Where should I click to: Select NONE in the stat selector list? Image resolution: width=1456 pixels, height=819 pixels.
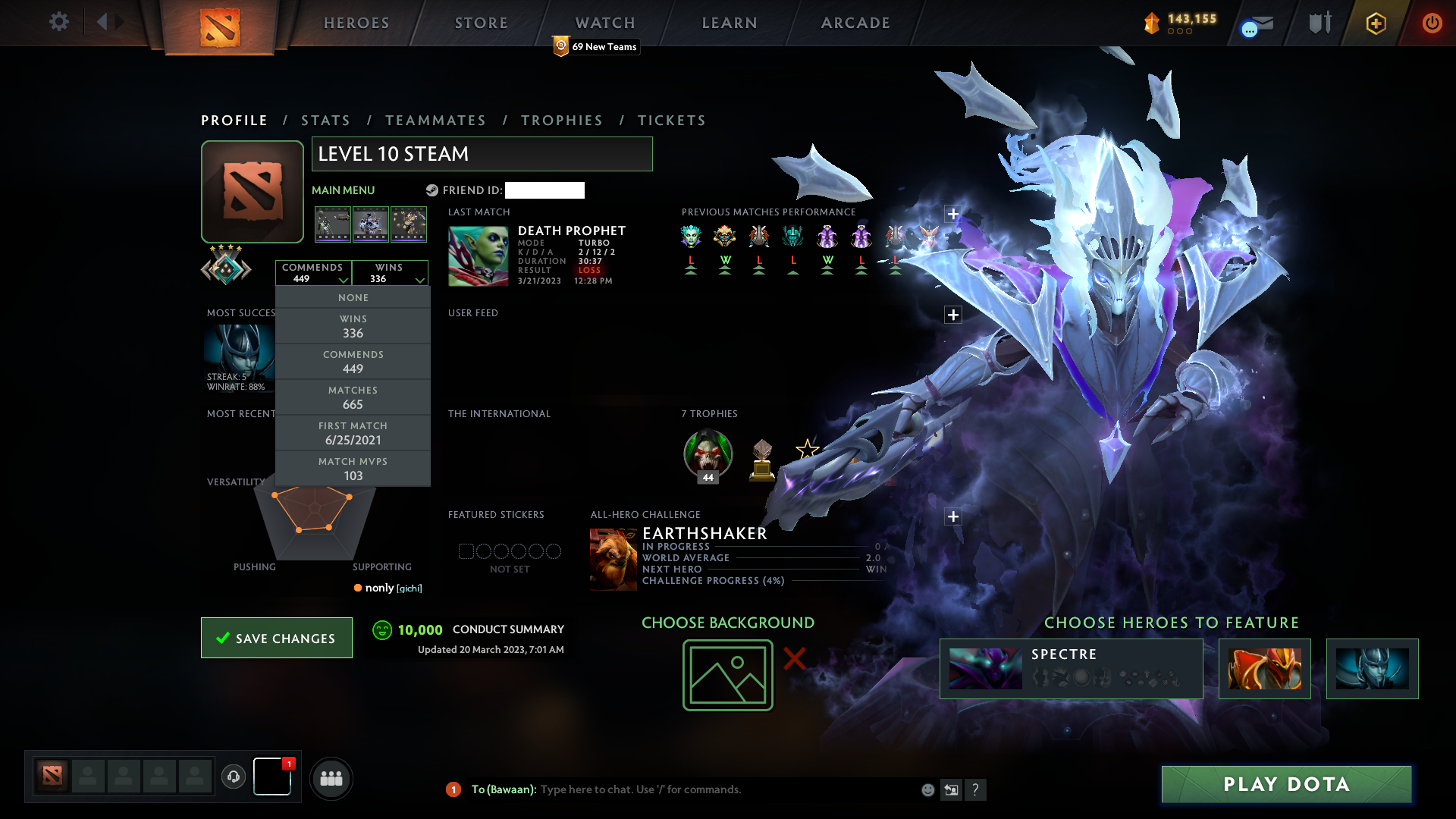(x=353, y=297)
